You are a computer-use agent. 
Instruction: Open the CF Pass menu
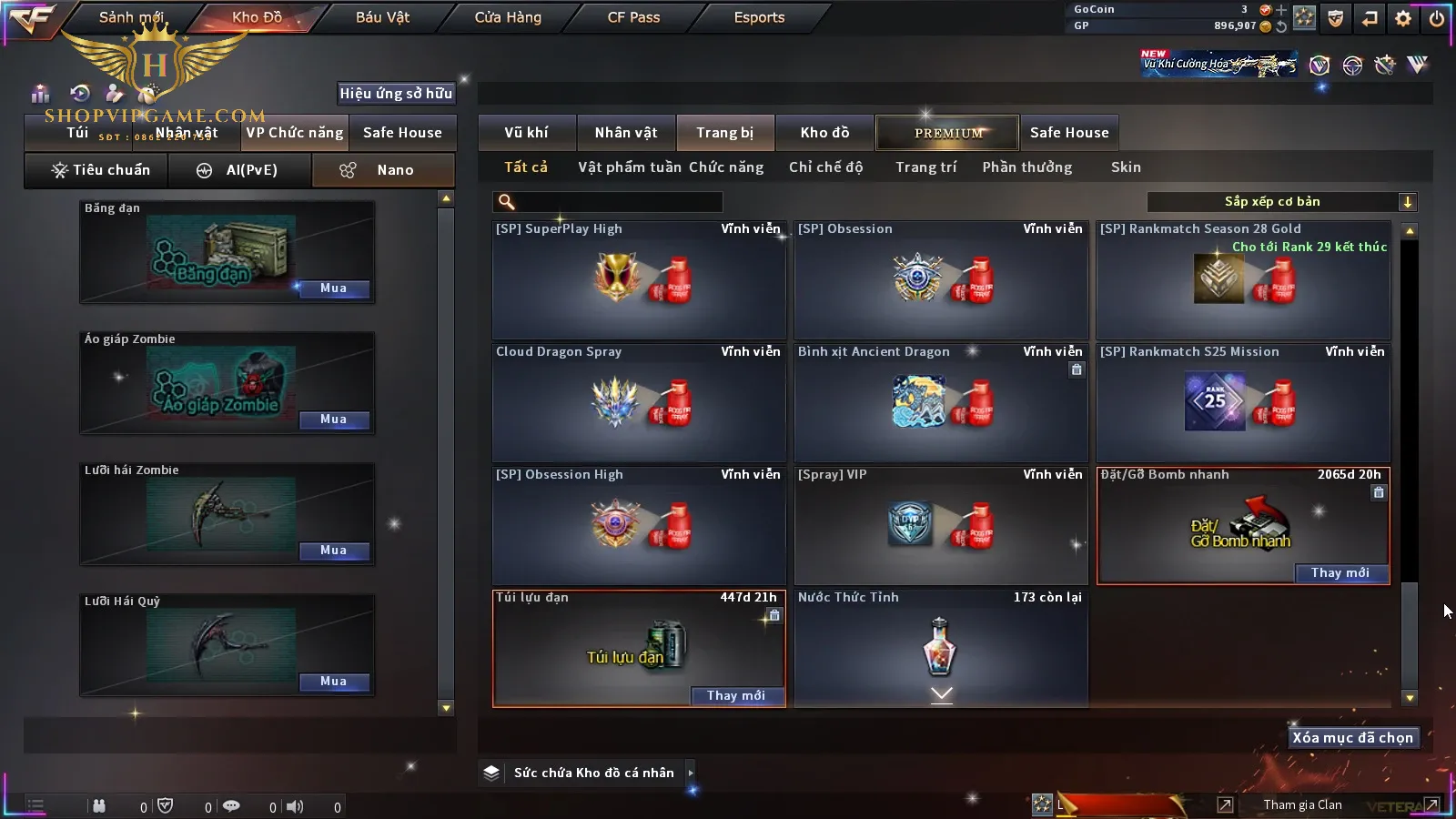click(x=633, y=17)
